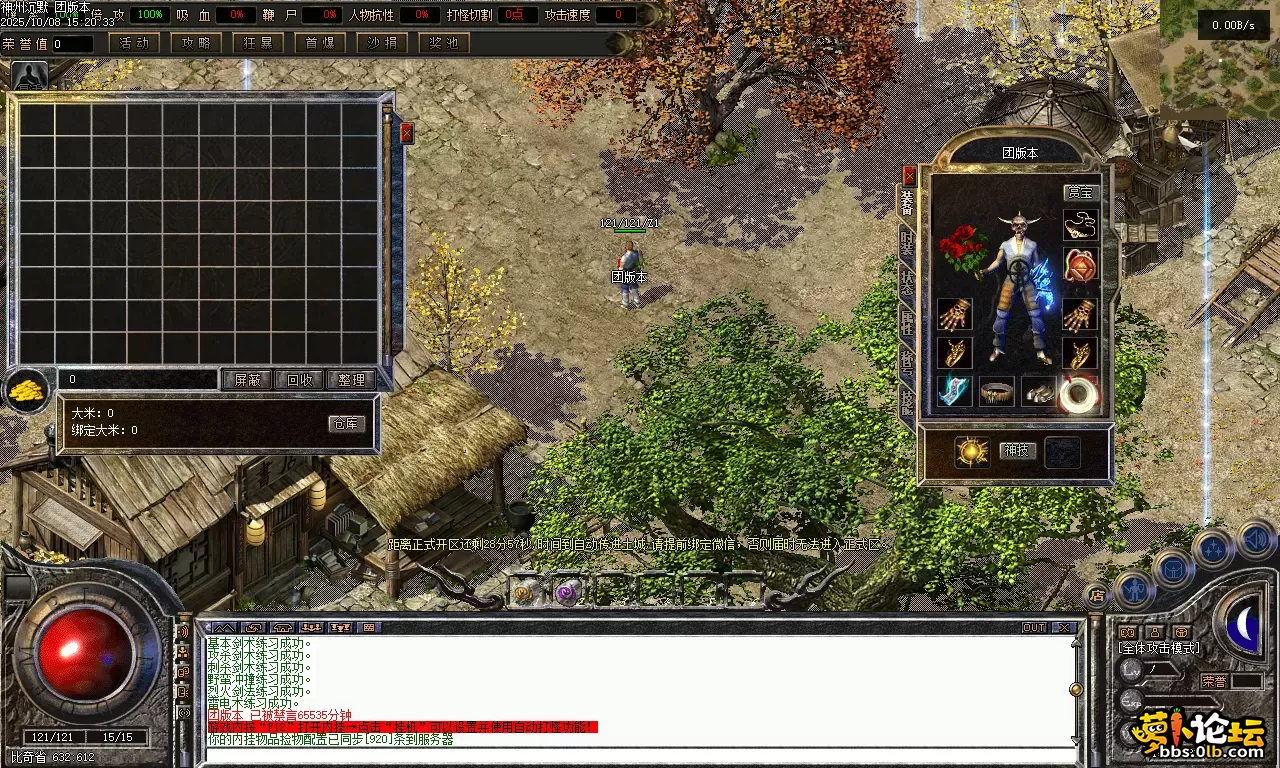Screen dimensions: 1280x768
Task: Click the minimap in the corner
Action: point(1220,60)
